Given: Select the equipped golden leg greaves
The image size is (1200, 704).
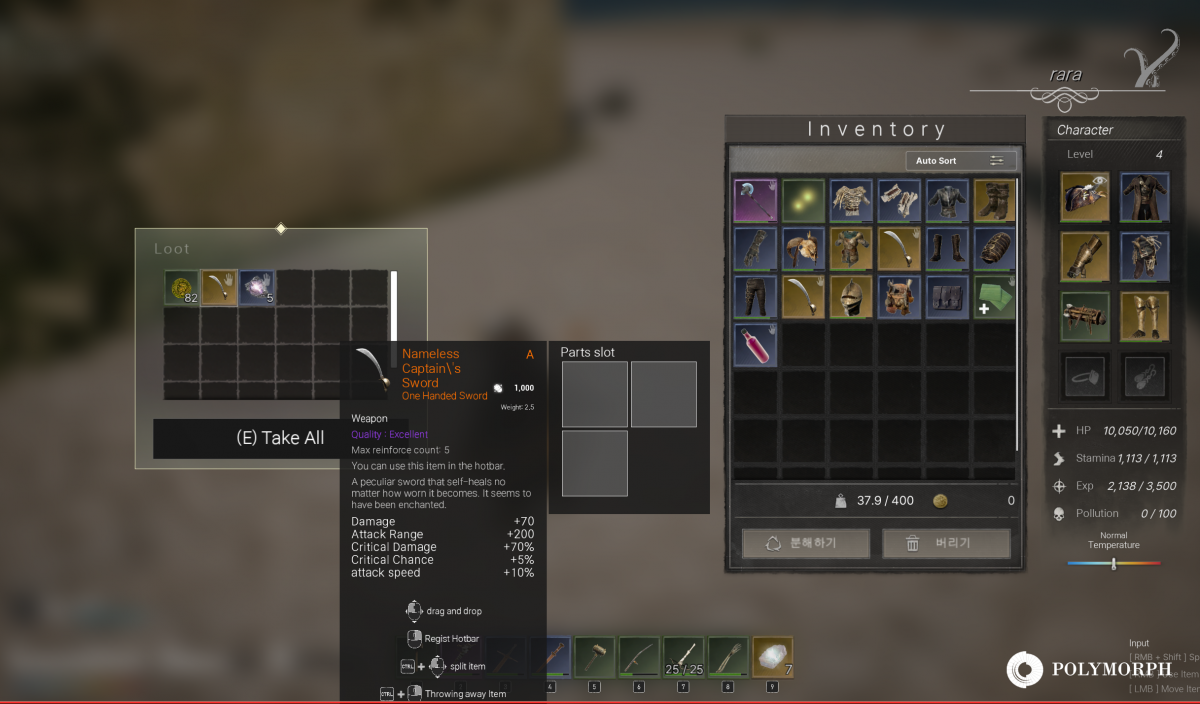Looking at the screenshot, I should point(1144,316).
